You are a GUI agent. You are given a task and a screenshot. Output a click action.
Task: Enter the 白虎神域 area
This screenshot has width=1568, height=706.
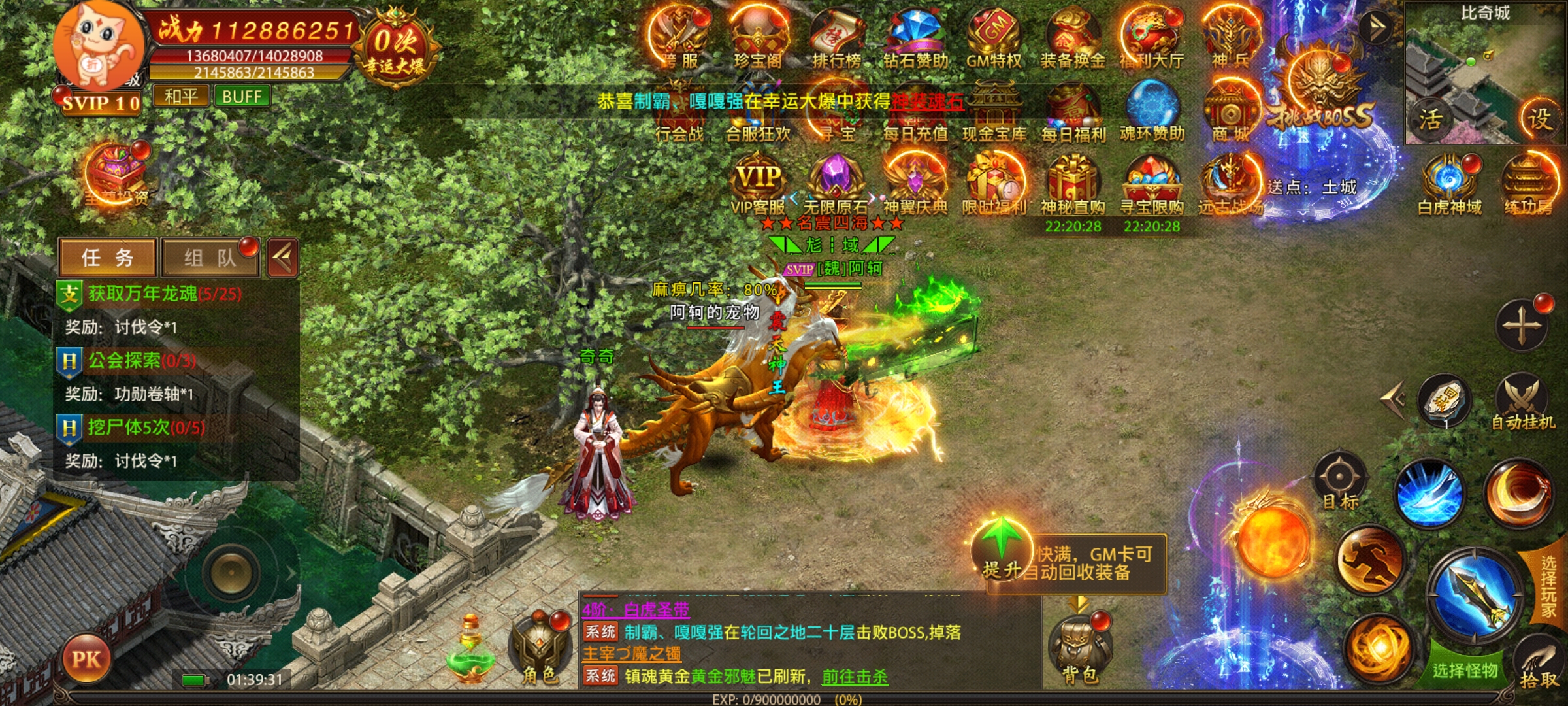tap(1449, 186)
